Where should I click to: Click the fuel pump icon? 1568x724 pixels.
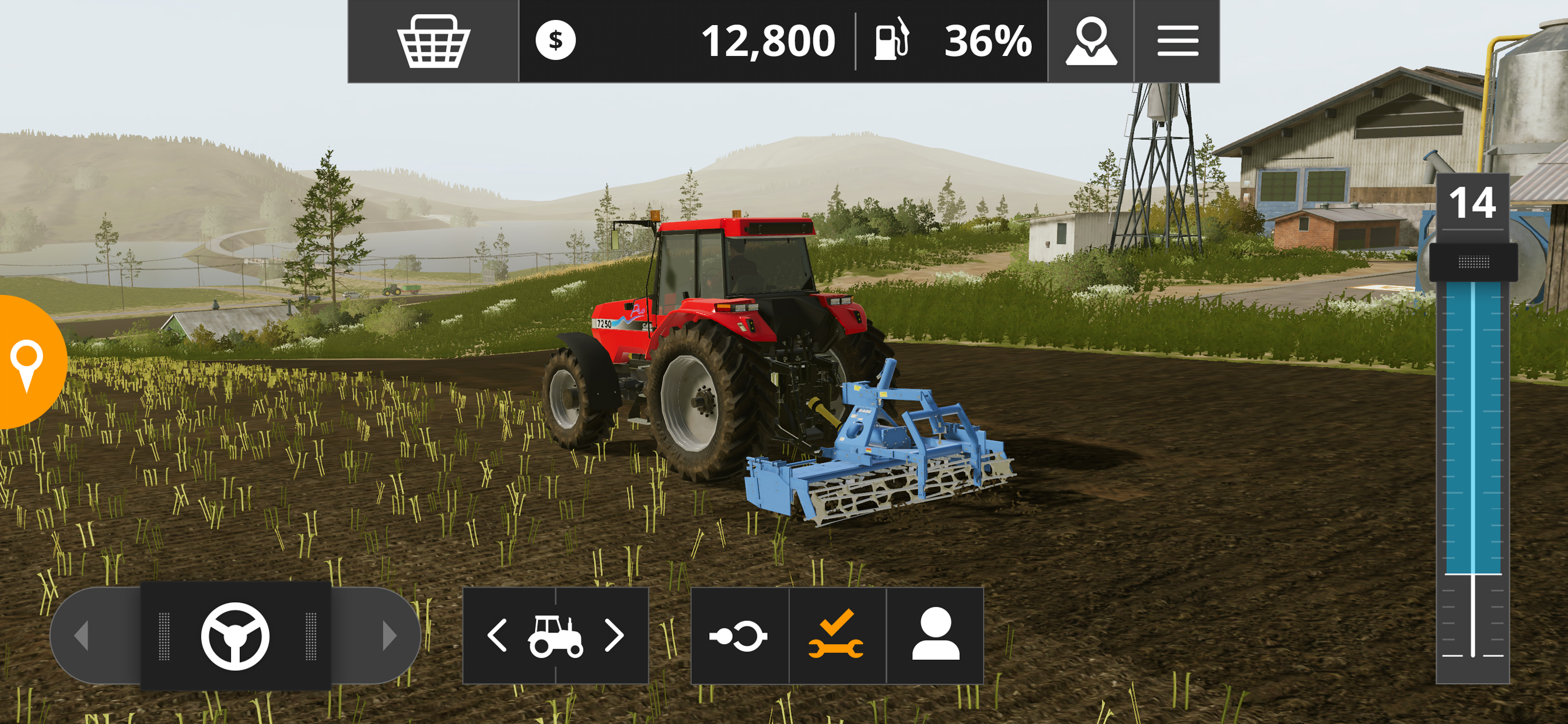tap(891, 41)
